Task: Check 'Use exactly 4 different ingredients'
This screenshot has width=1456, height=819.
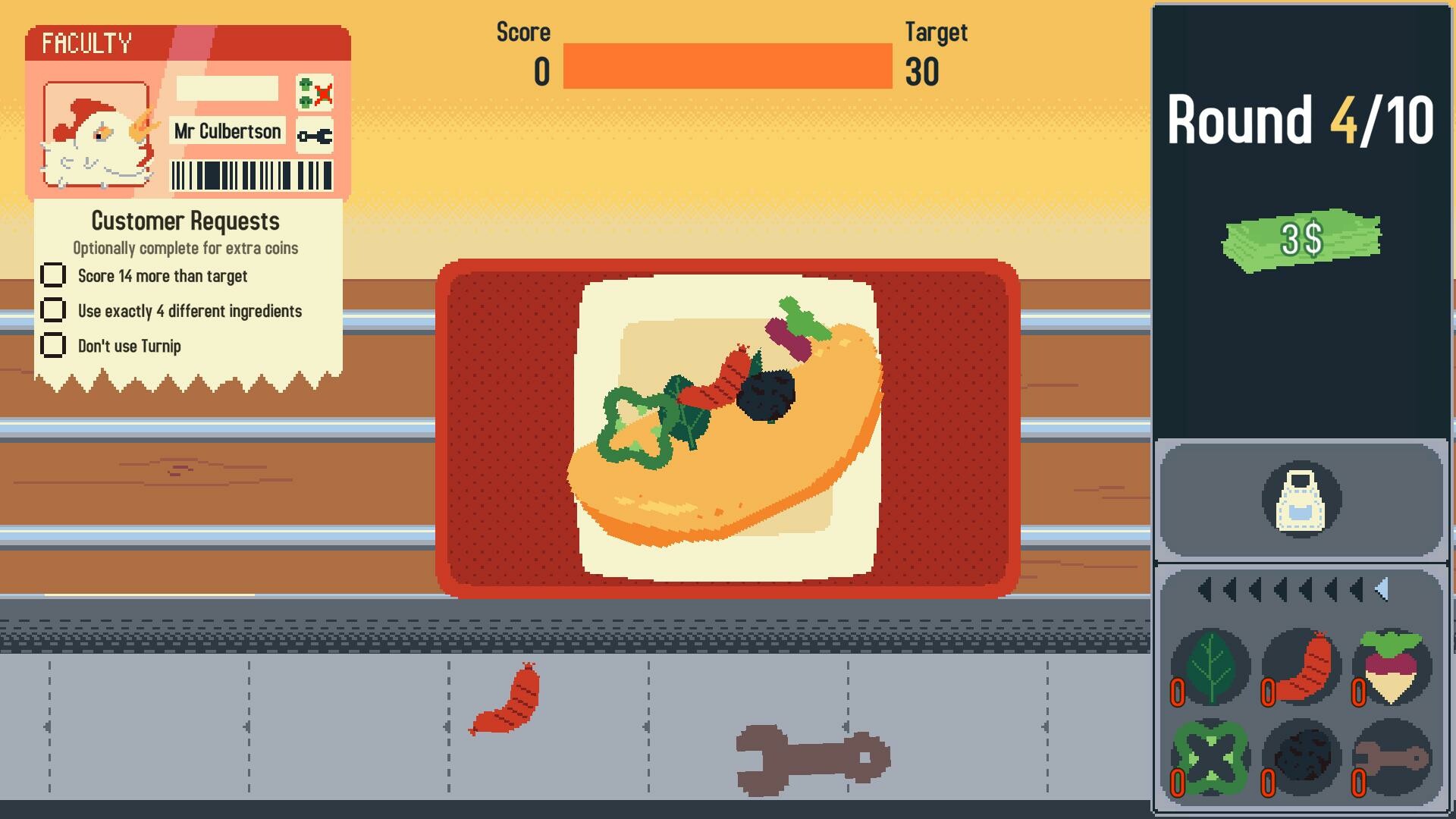Action: click(x=54, y=310)
